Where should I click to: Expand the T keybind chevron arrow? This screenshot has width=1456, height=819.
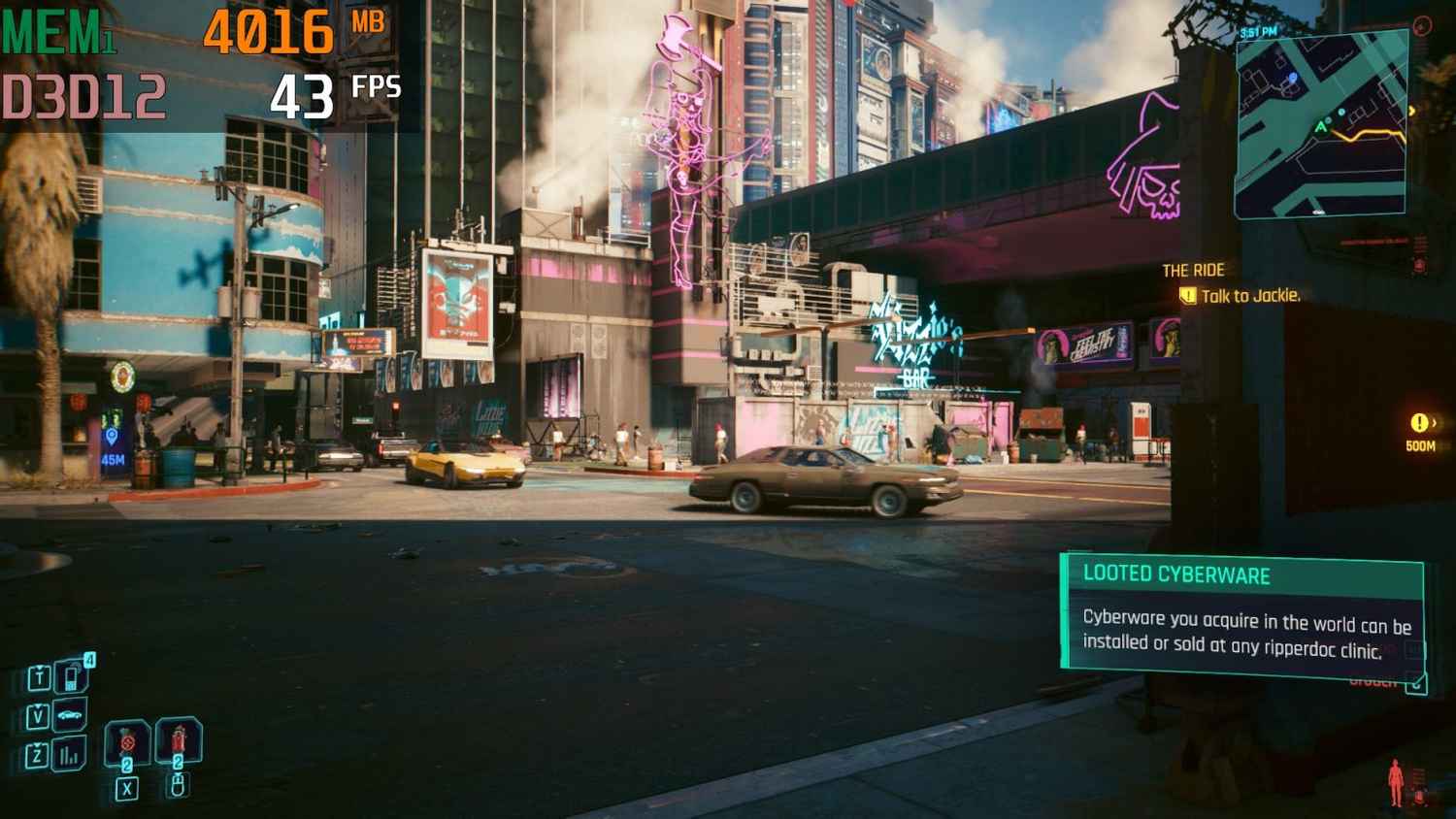(x=40, y=668)
